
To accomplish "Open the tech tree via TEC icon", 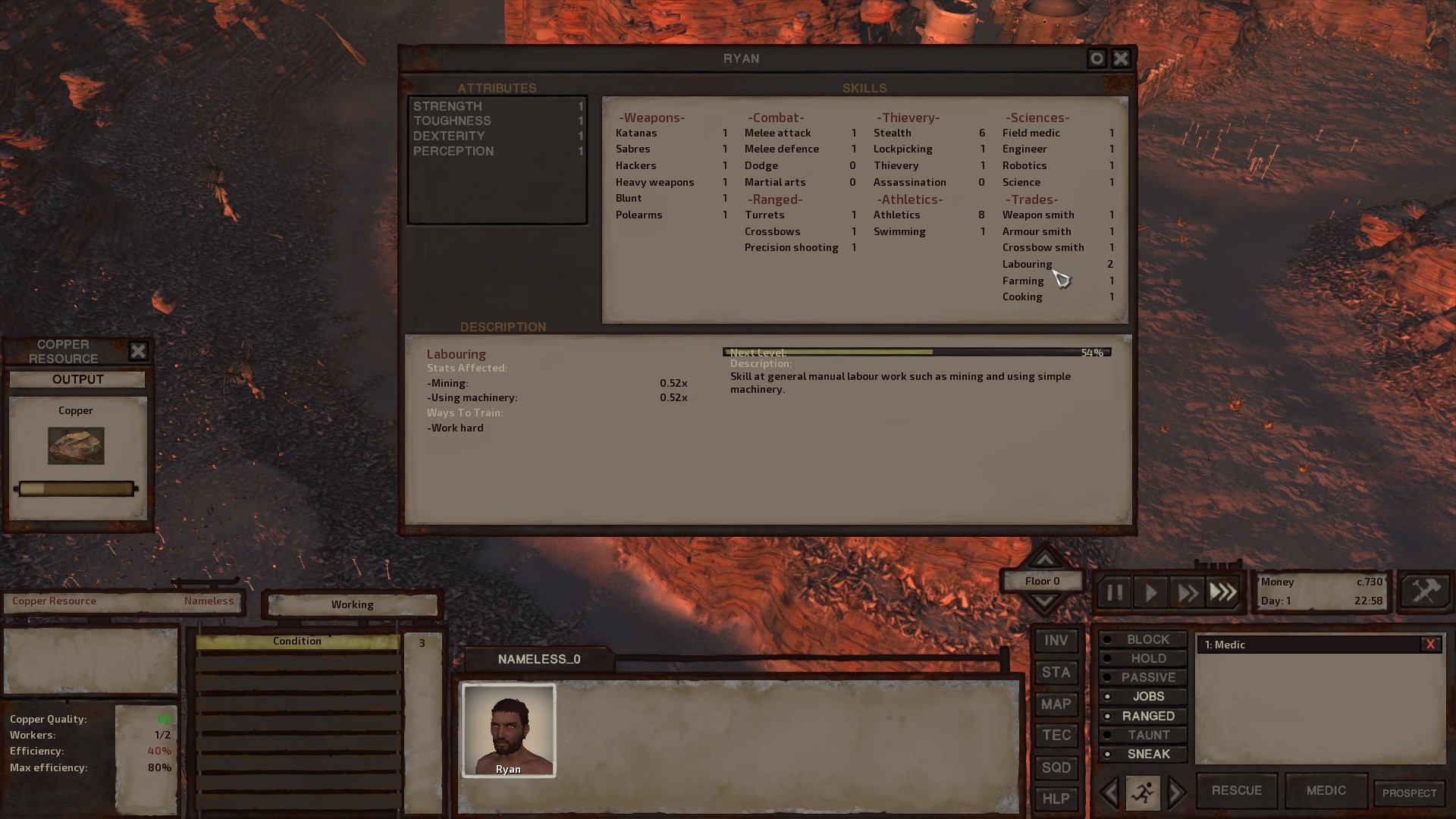I will pos(1056,735).
